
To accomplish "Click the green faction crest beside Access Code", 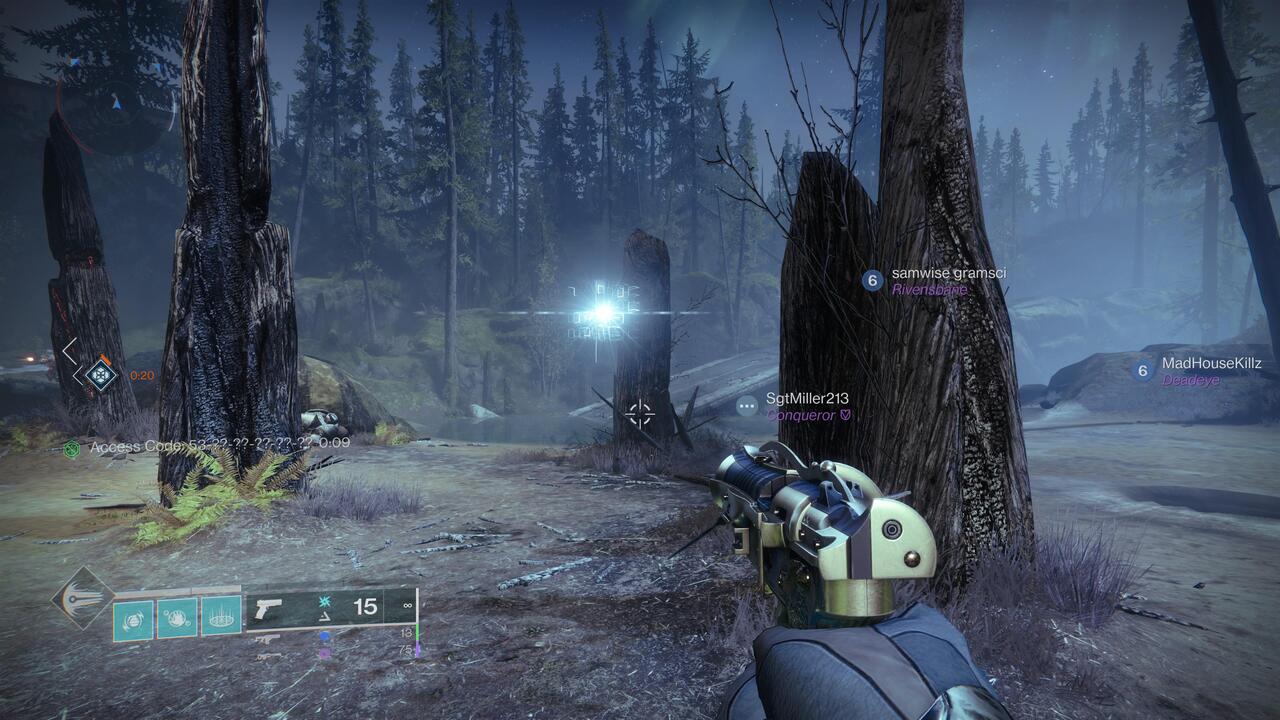I will click(71, 447).
